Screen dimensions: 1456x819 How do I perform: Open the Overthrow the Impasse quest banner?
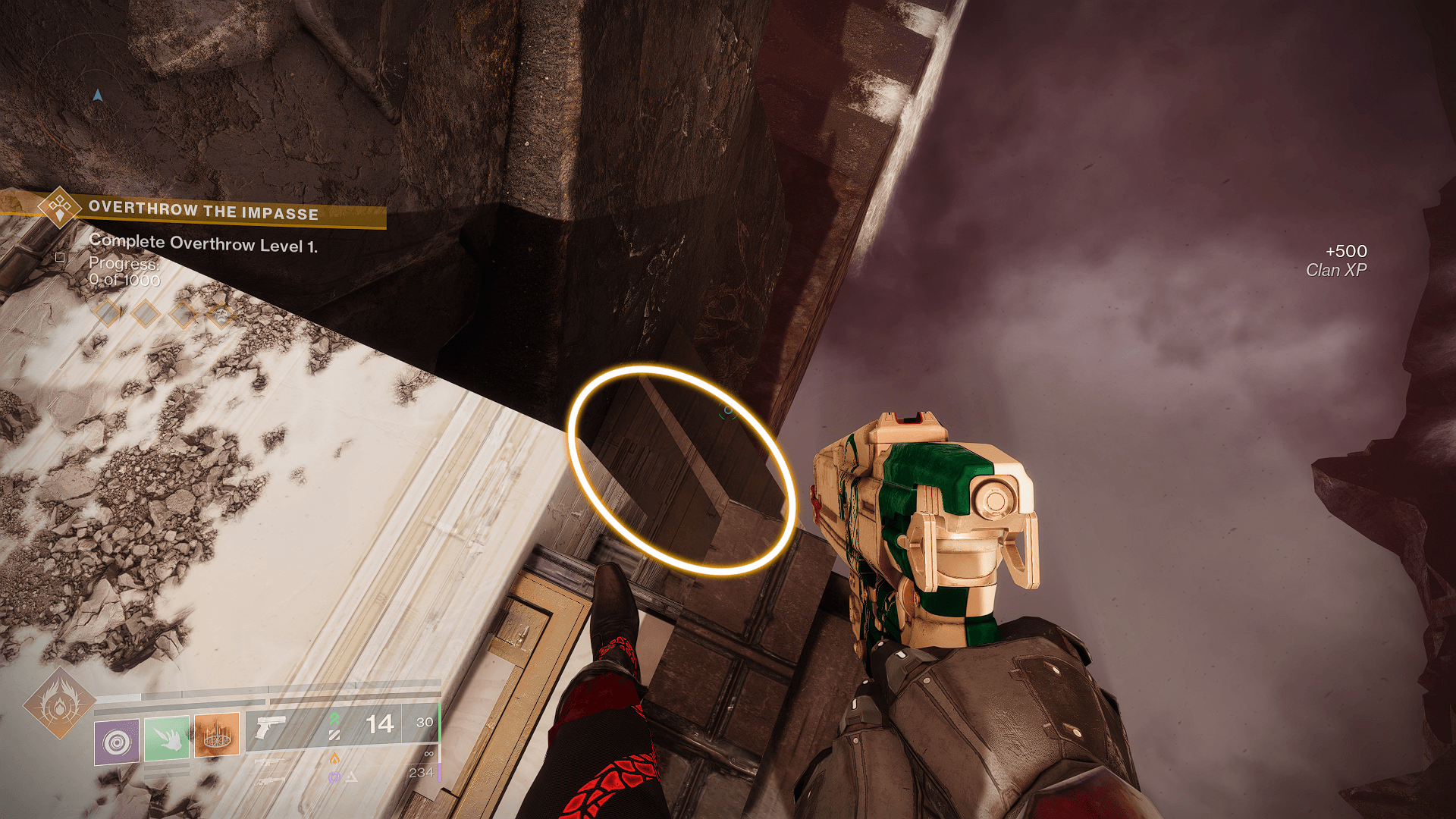[x=203, y=211]
